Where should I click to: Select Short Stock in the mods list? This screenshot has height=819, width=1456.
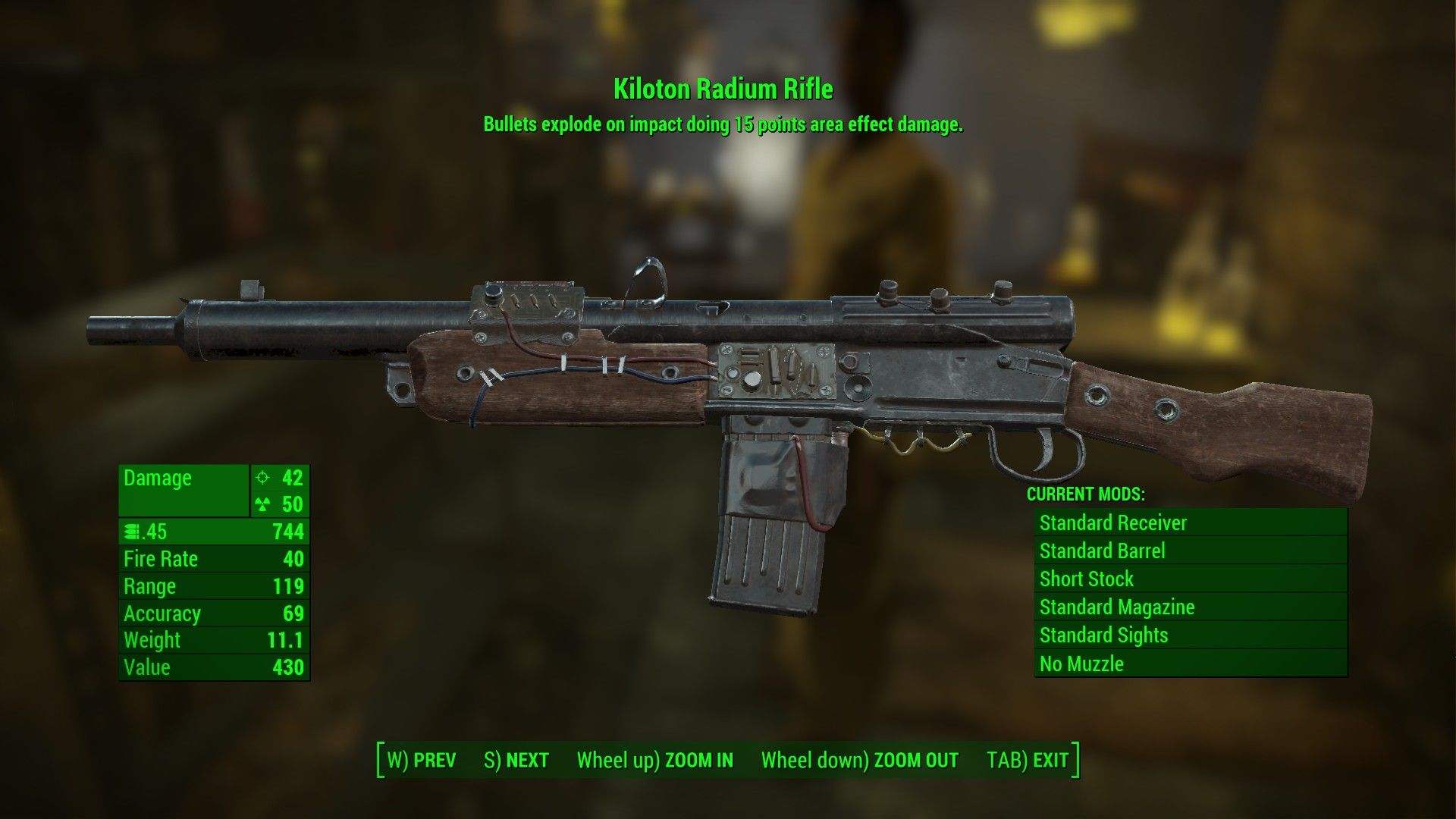[1087, 579]
